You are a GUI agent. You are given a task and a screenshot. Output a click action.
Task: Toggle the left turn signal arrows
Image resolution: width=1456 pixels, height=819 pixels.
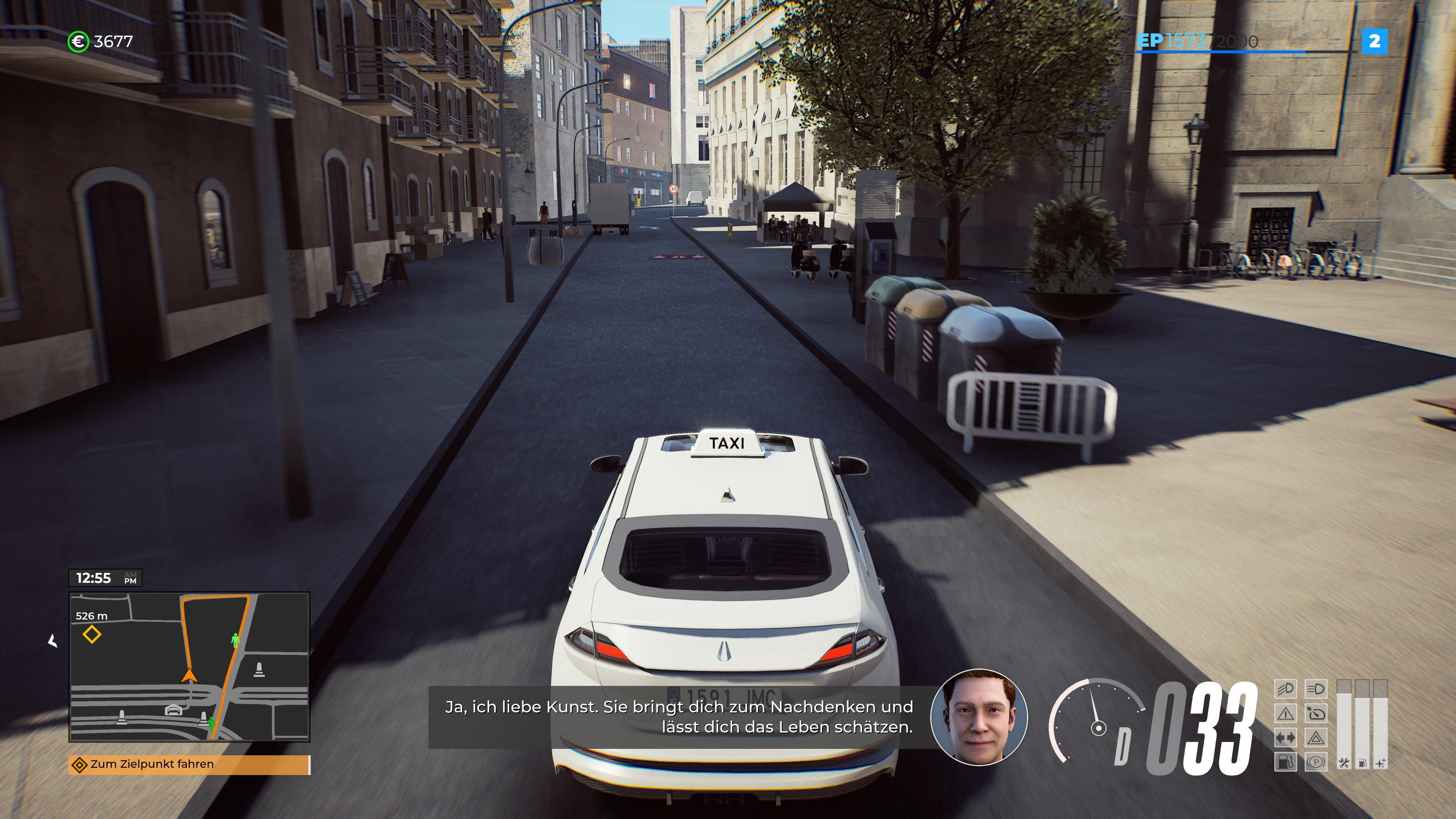(1285, 737)
